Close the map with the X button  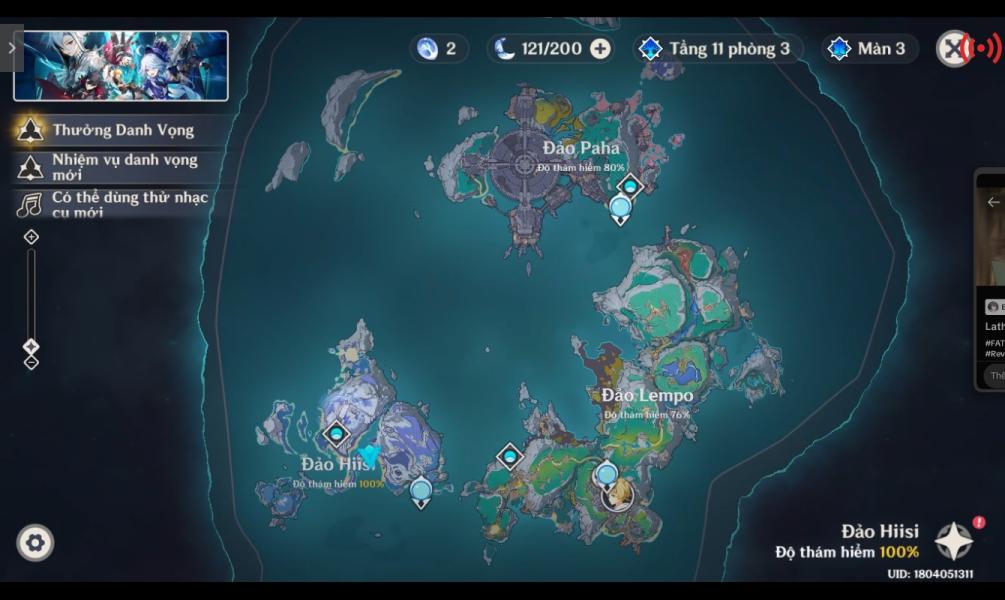pyautogui.click(x=953, y=48)
